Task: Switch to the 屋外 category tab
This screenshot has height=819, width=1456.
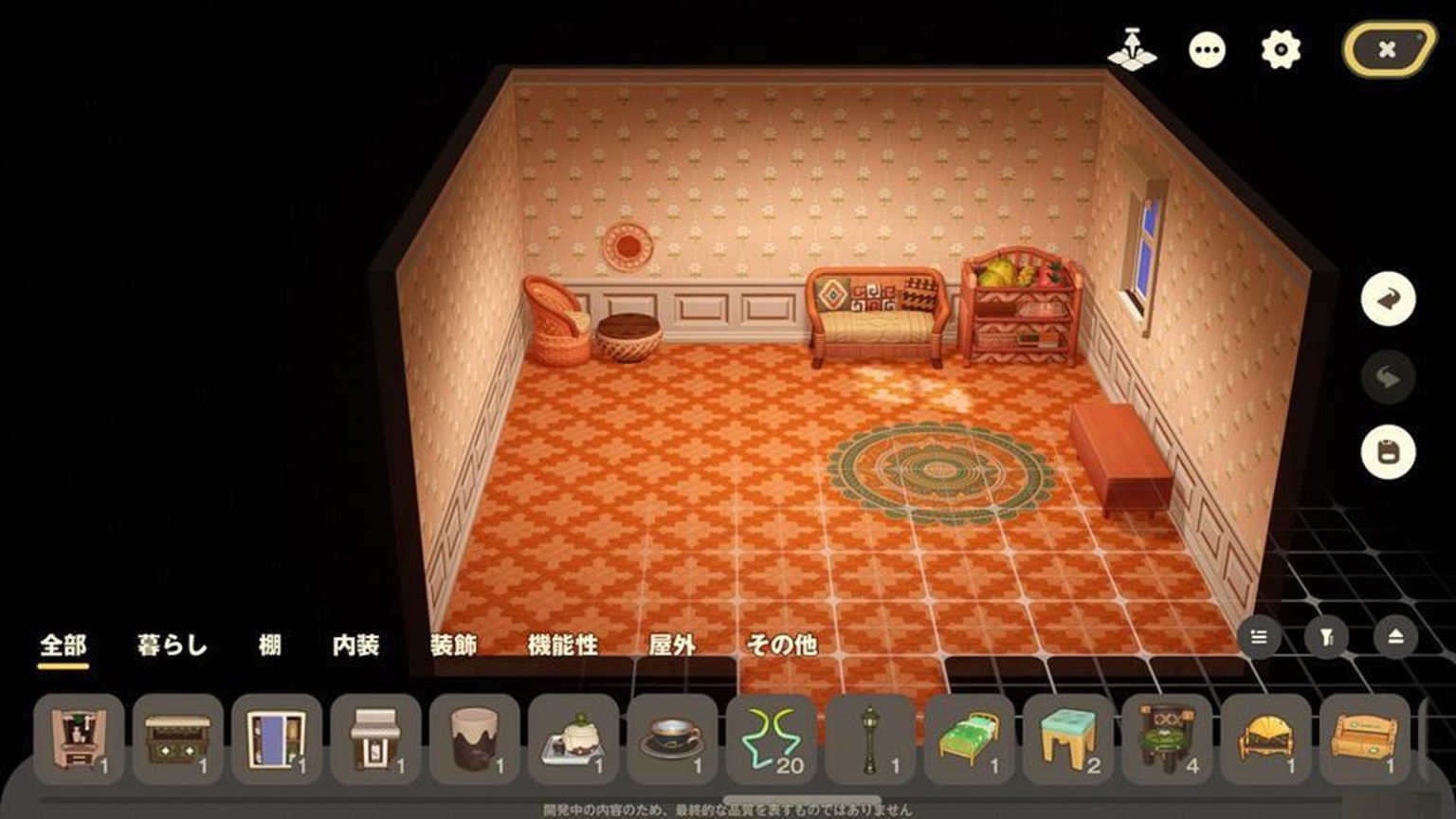Action: pos(672,646)
